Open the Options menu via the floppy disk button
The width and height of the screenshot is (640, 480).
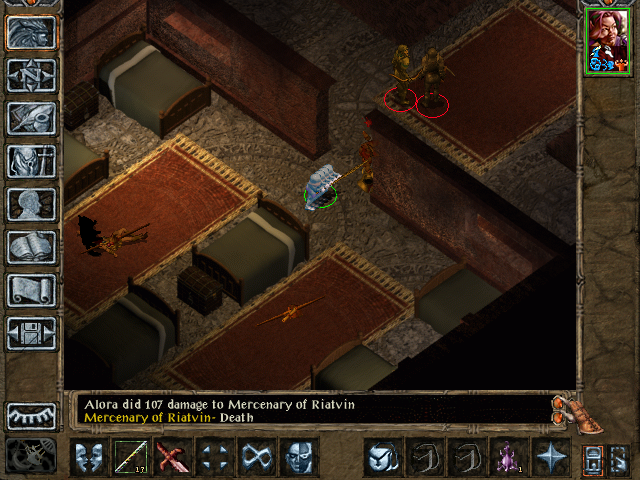click(32, 333)
